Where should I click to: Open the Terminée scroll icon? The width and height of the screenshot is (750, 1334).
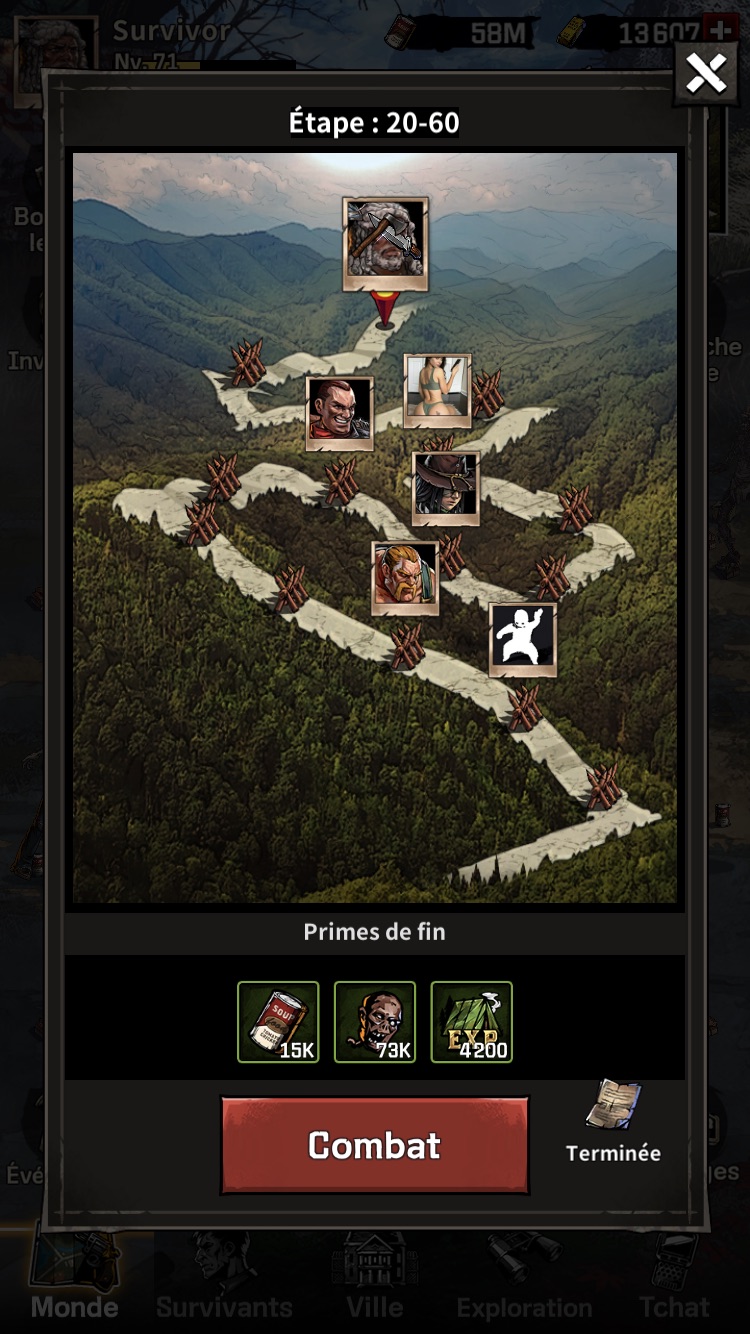(x=613, y=1106)
